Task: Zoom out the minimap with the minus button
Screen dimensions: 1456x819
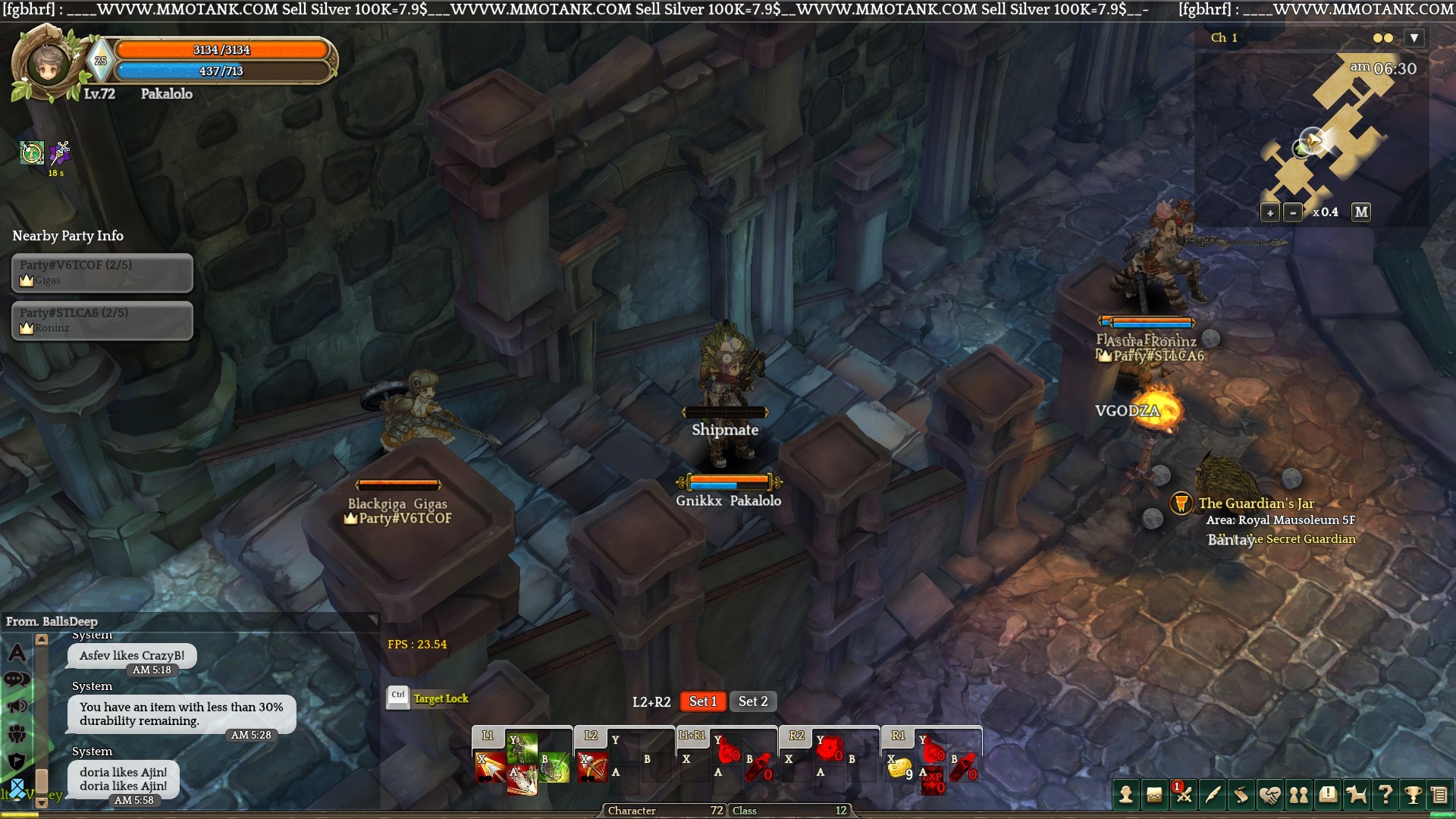Action: [1293, 213]
